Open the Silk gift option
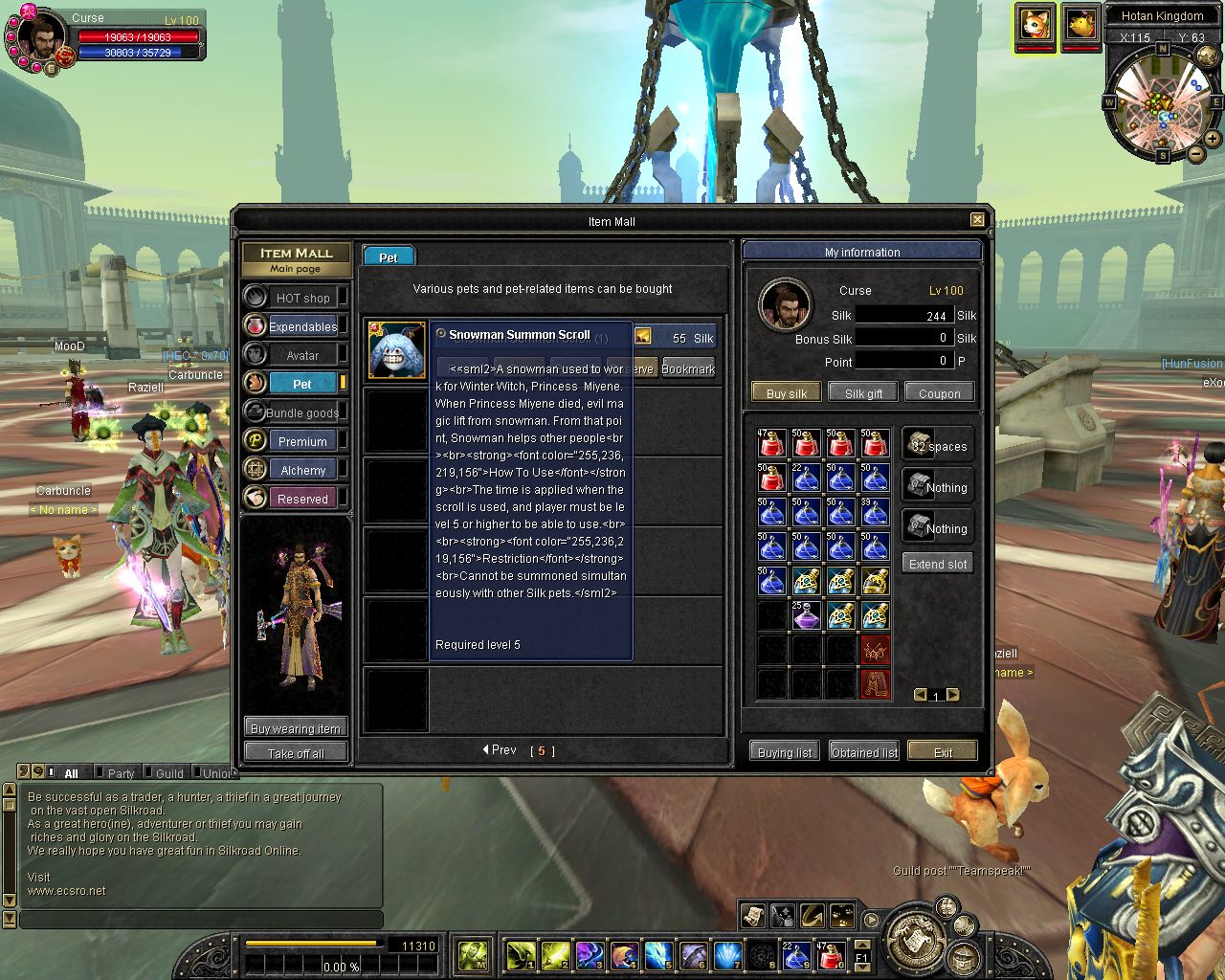The image size is (1225, 980). coord(863,392)
